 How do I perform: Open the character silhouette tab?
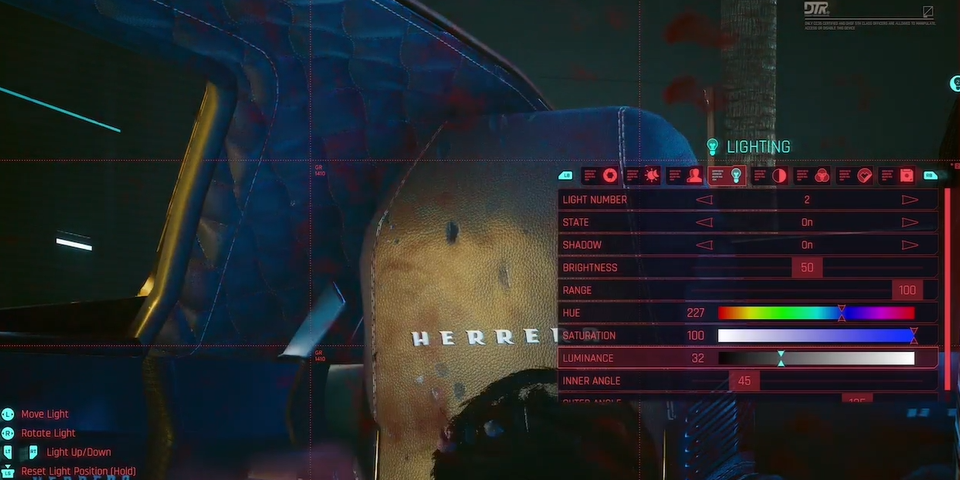click(x=694, y=176)
